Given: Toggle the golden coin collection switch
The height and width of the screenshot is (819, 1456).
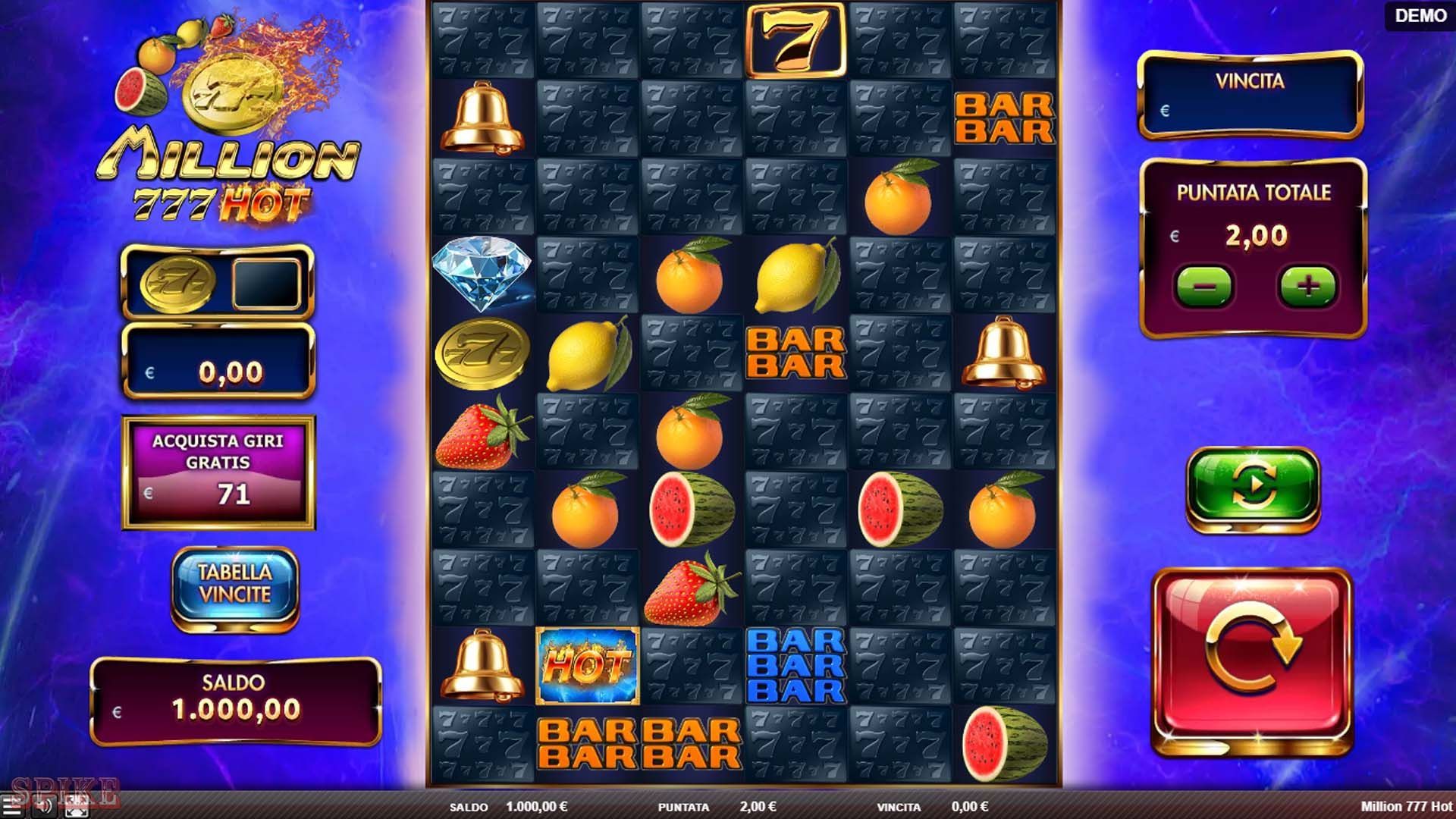Looking at the screenshot, I should (218, 283).
